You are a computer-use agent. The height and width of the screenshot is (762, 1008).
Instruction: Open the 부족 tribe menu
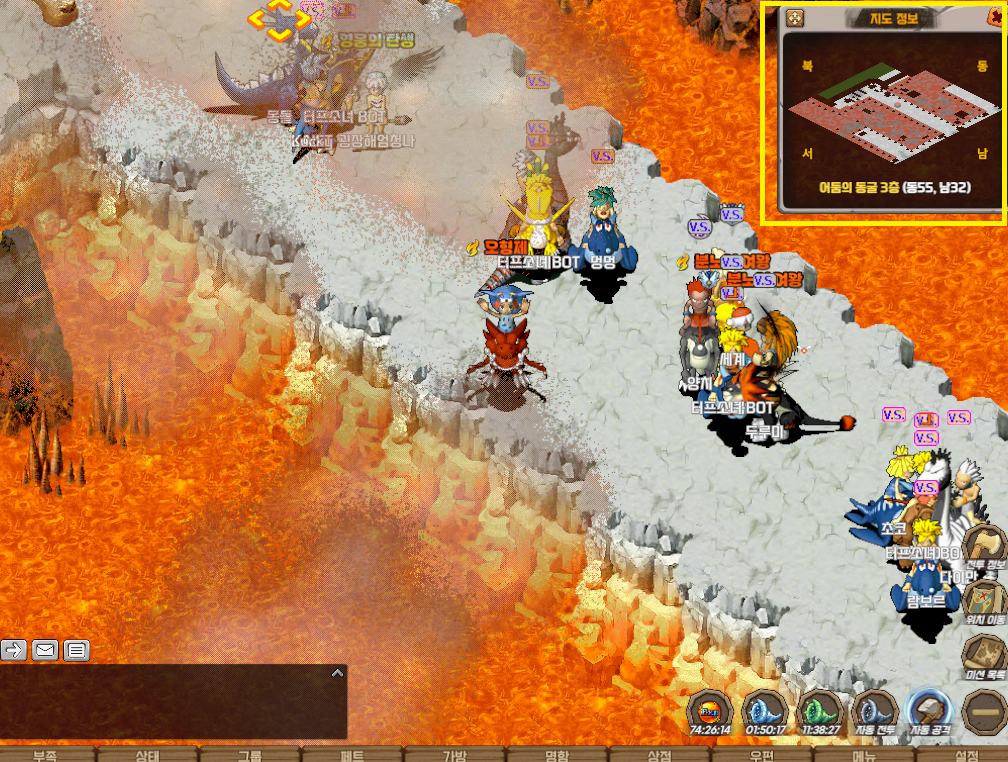[x=45, y=755]
